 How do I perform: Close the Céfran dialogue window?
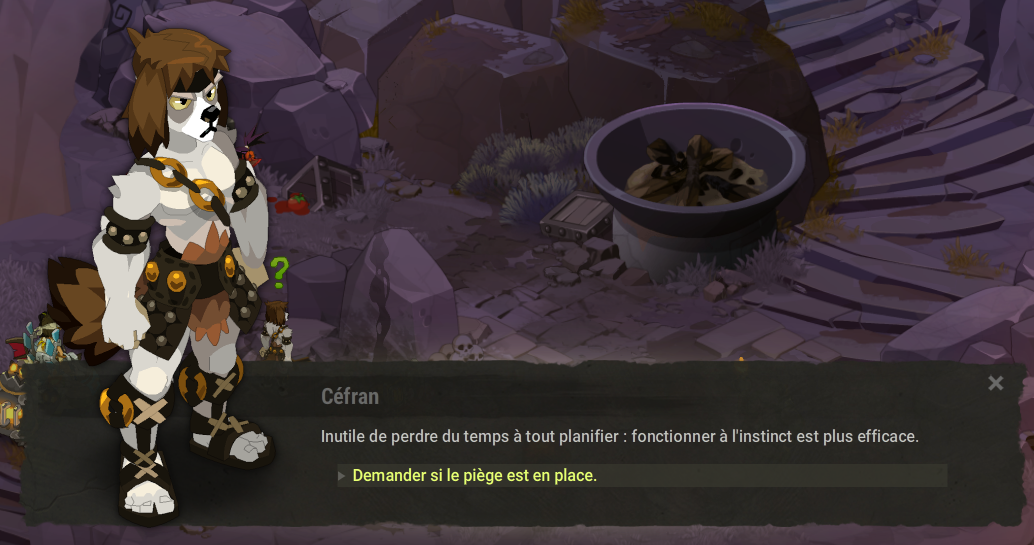click(995, 383)
